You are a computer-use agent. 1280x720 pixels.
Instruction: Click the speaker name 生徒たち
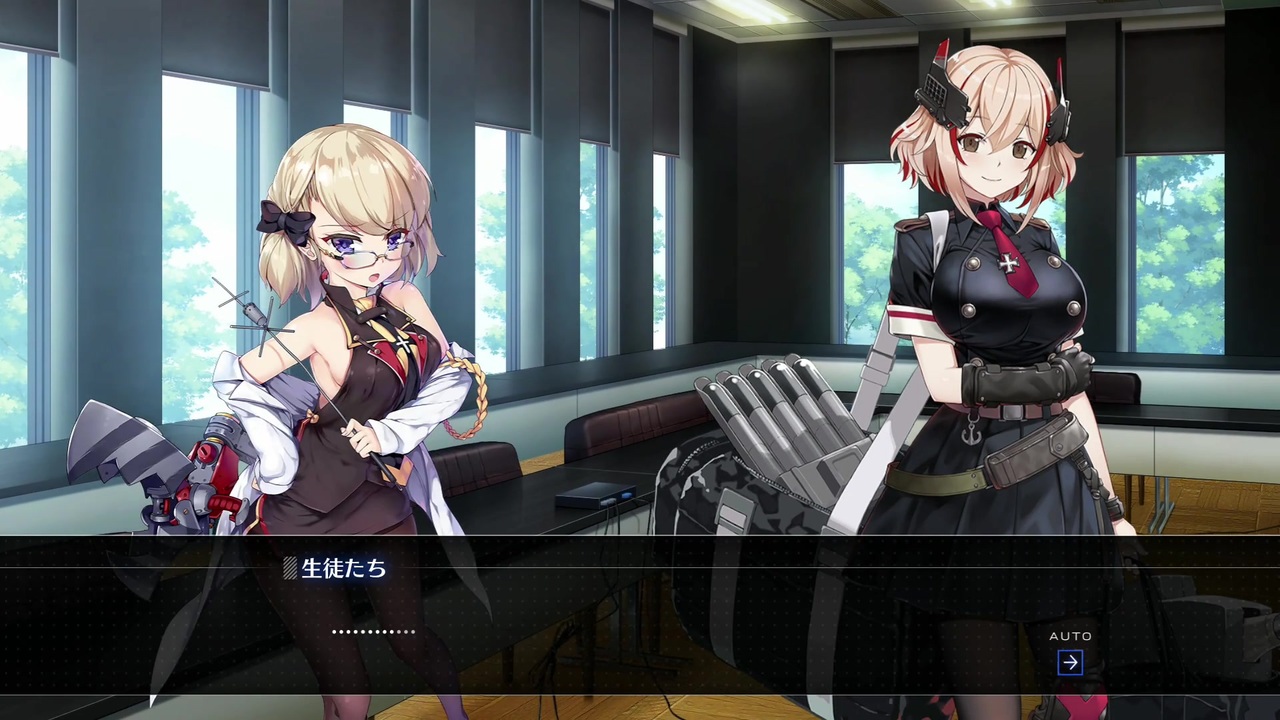click(x=344, y=568)
